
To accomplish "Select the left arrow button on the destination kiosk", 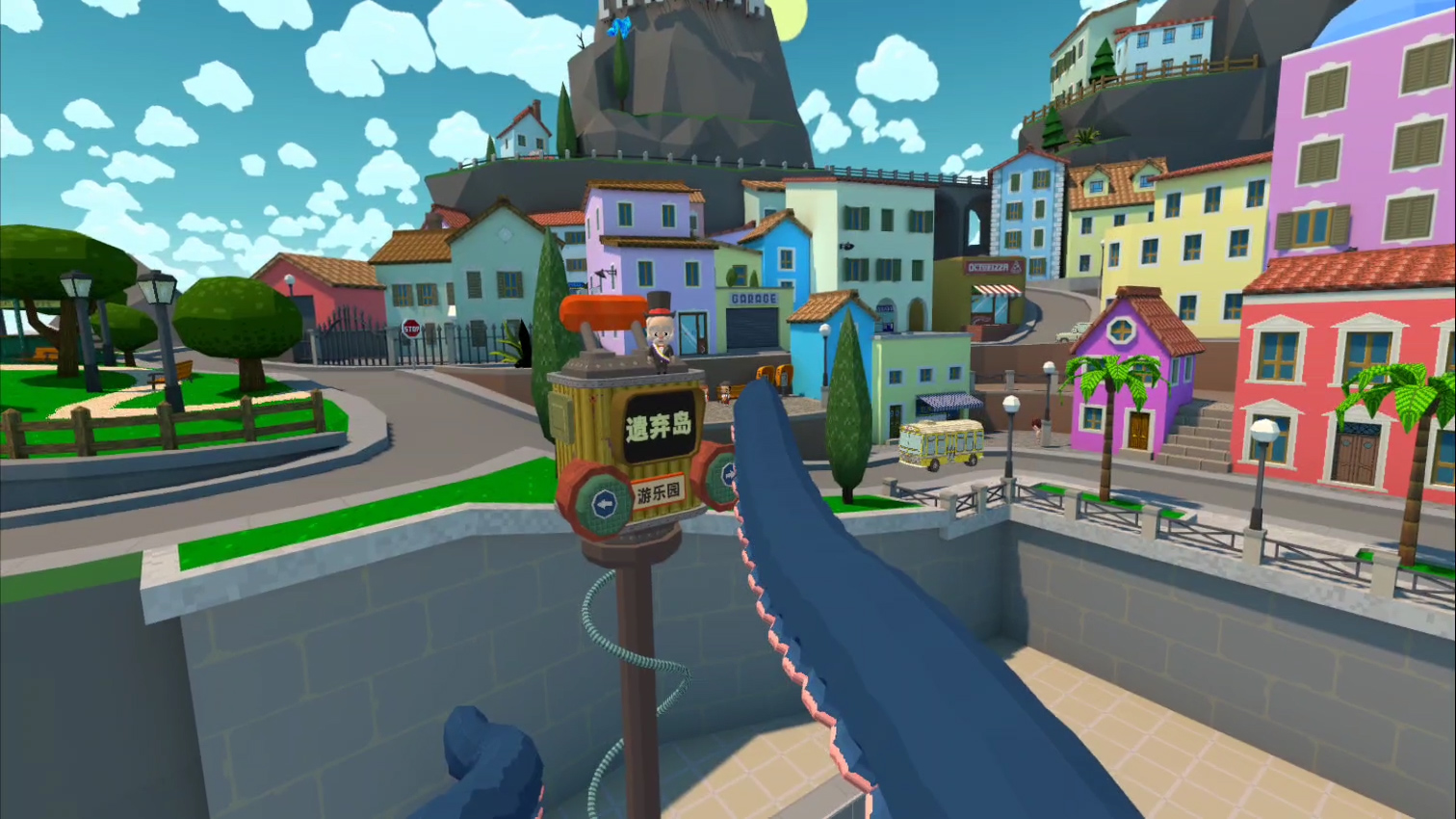I will 604,502.
